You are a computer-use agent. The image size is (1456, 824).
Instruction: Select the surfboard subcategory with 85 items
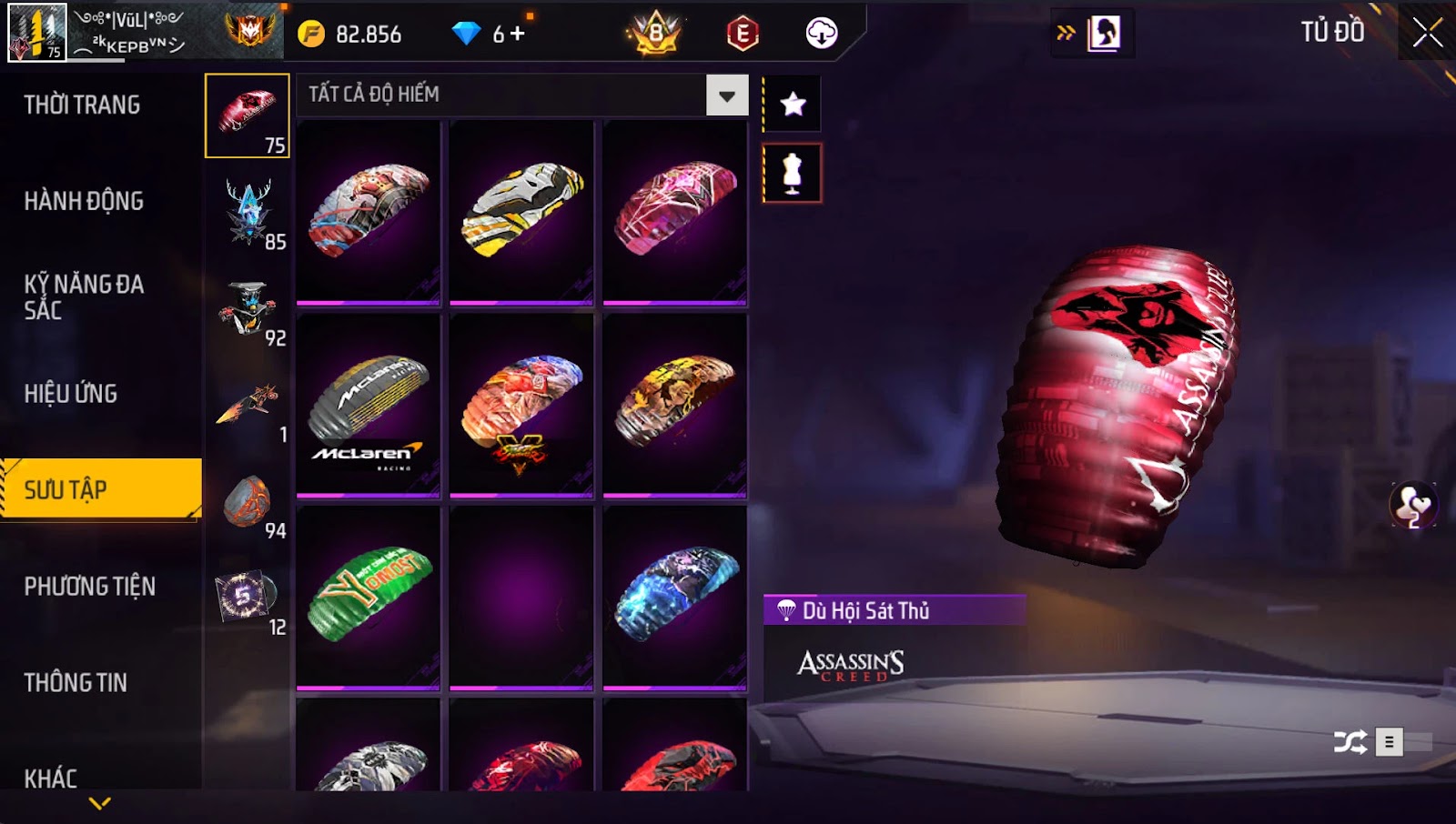pyautogui.click(x=248, y=213)
